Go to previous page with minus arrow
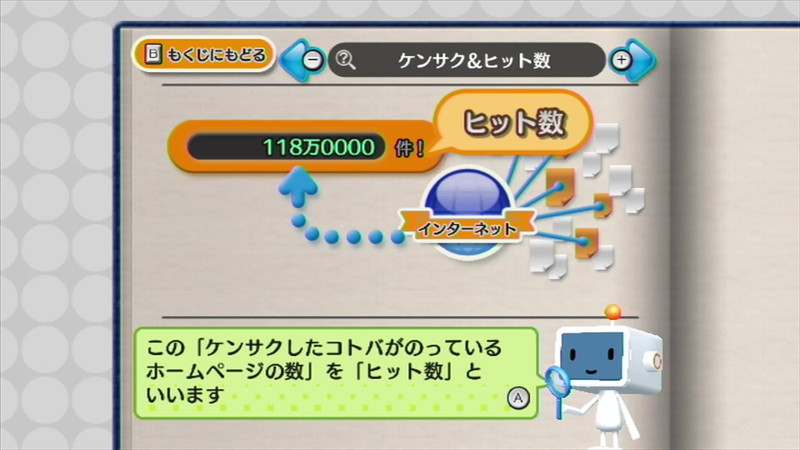This screenshot has height=450, width=800. (306, 60)
